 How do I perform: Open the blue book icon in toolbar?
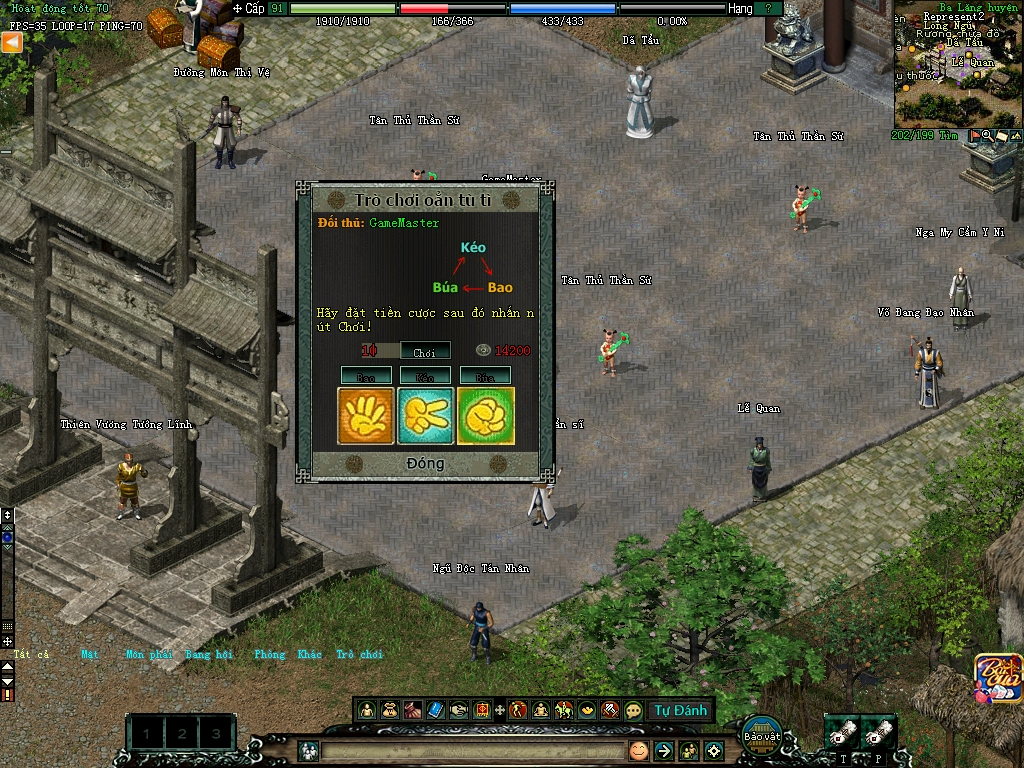pos(435,710)
